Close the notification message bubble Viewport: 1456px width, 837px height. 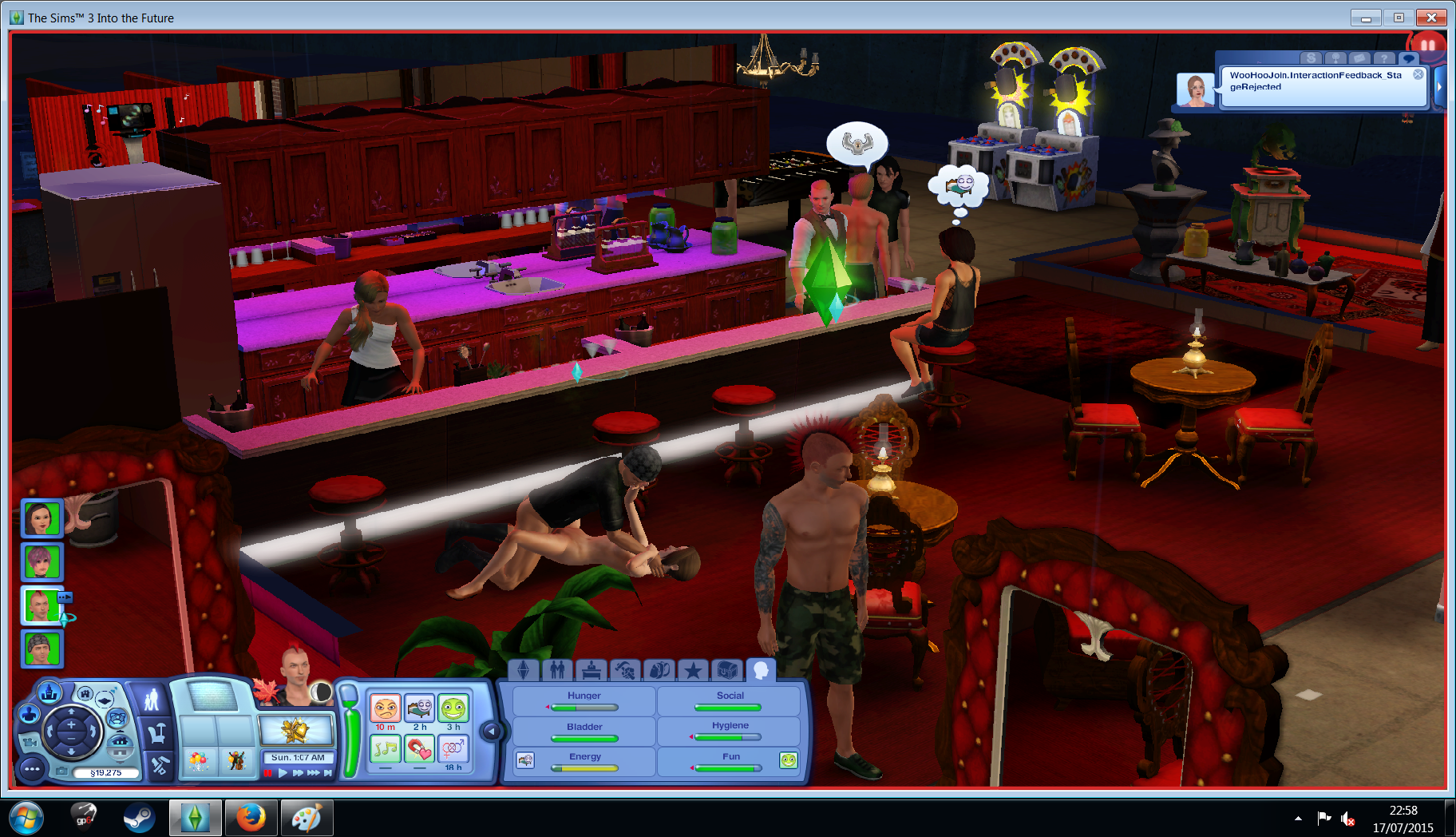pos(1418,74)
